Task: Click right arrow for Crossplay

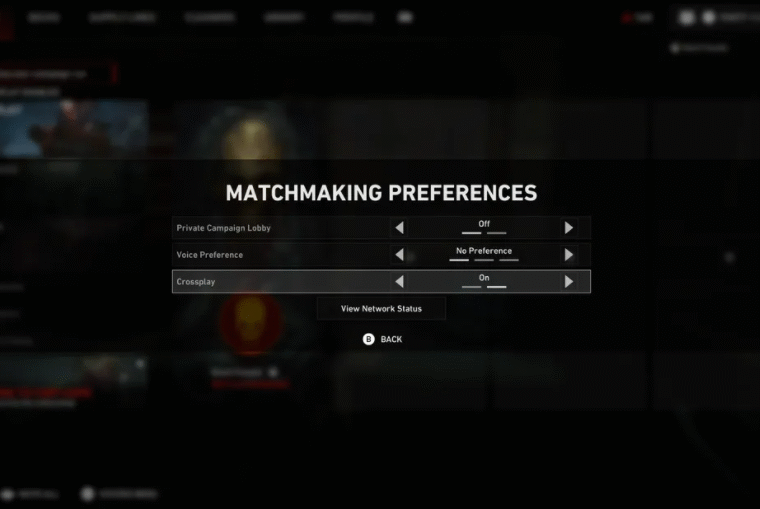Action: coord(569,282)
